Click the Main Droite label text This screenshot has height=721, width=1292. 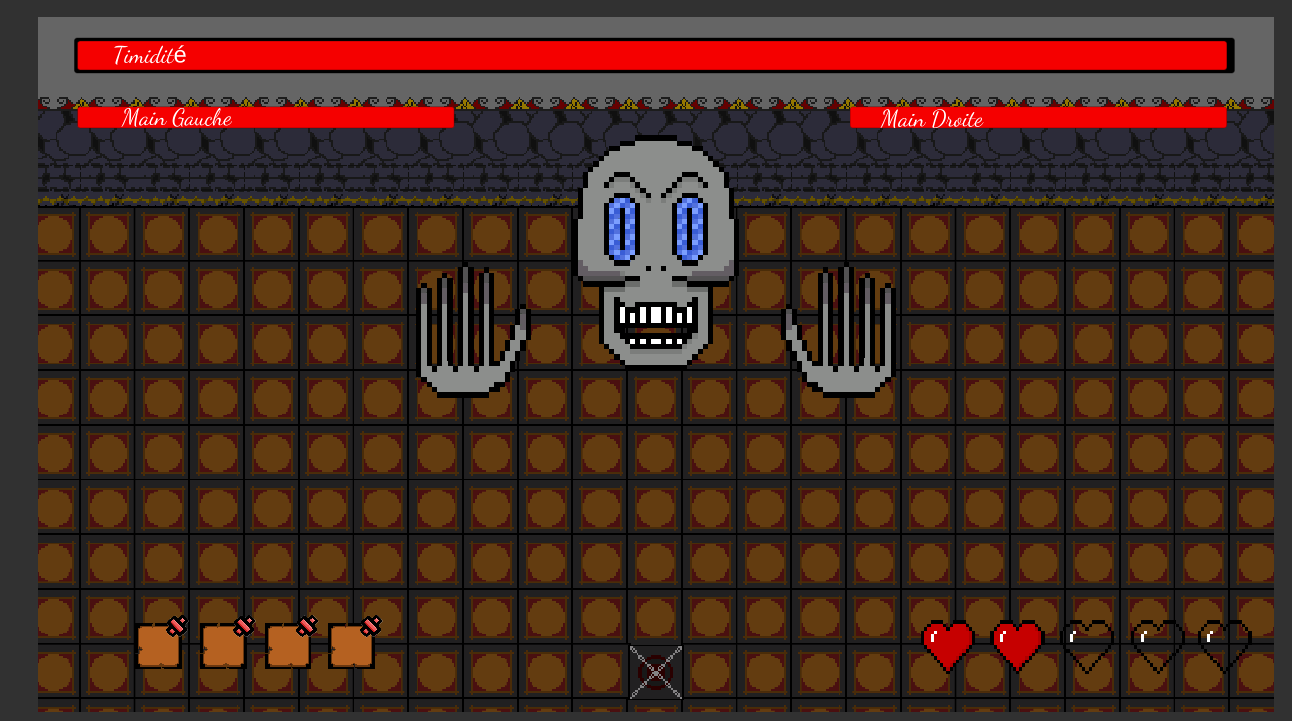tap(930, 118)
